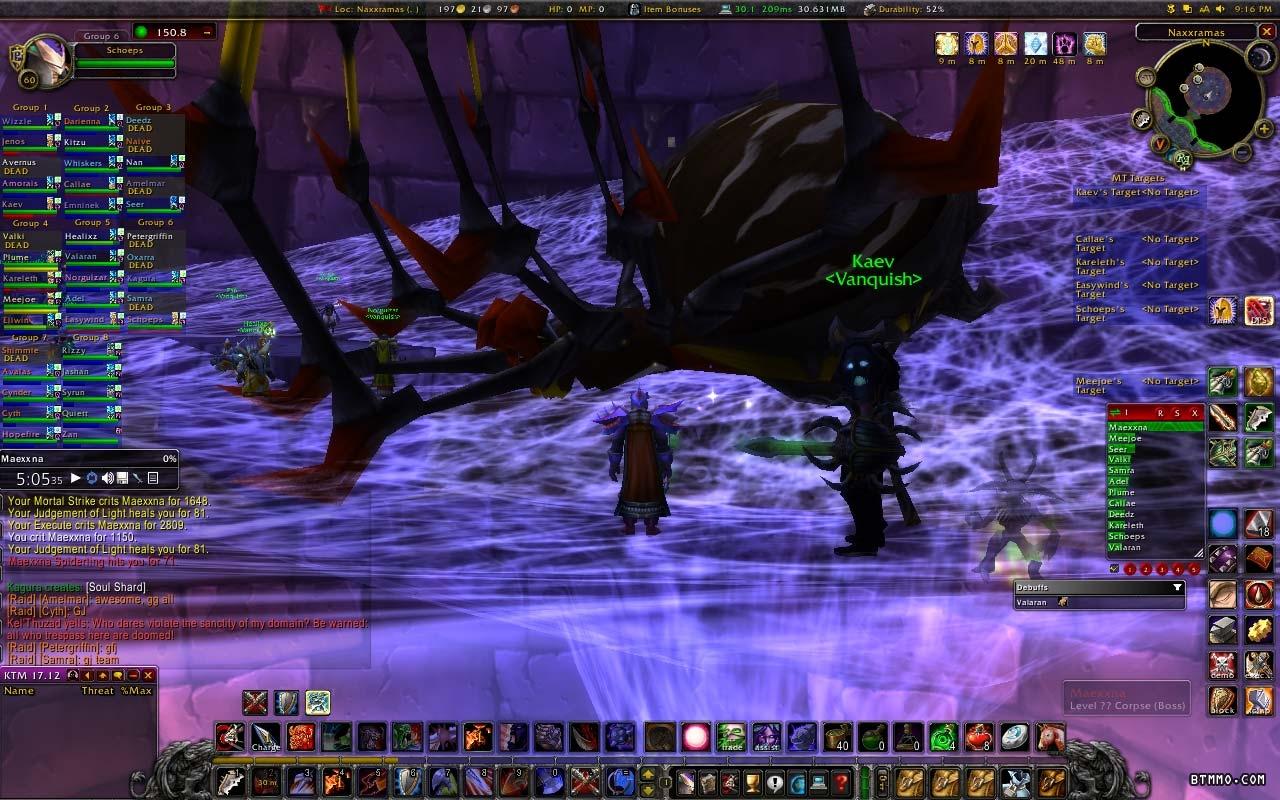
Task: Open the Debuffs dropdown
Action: point(1177,588)
